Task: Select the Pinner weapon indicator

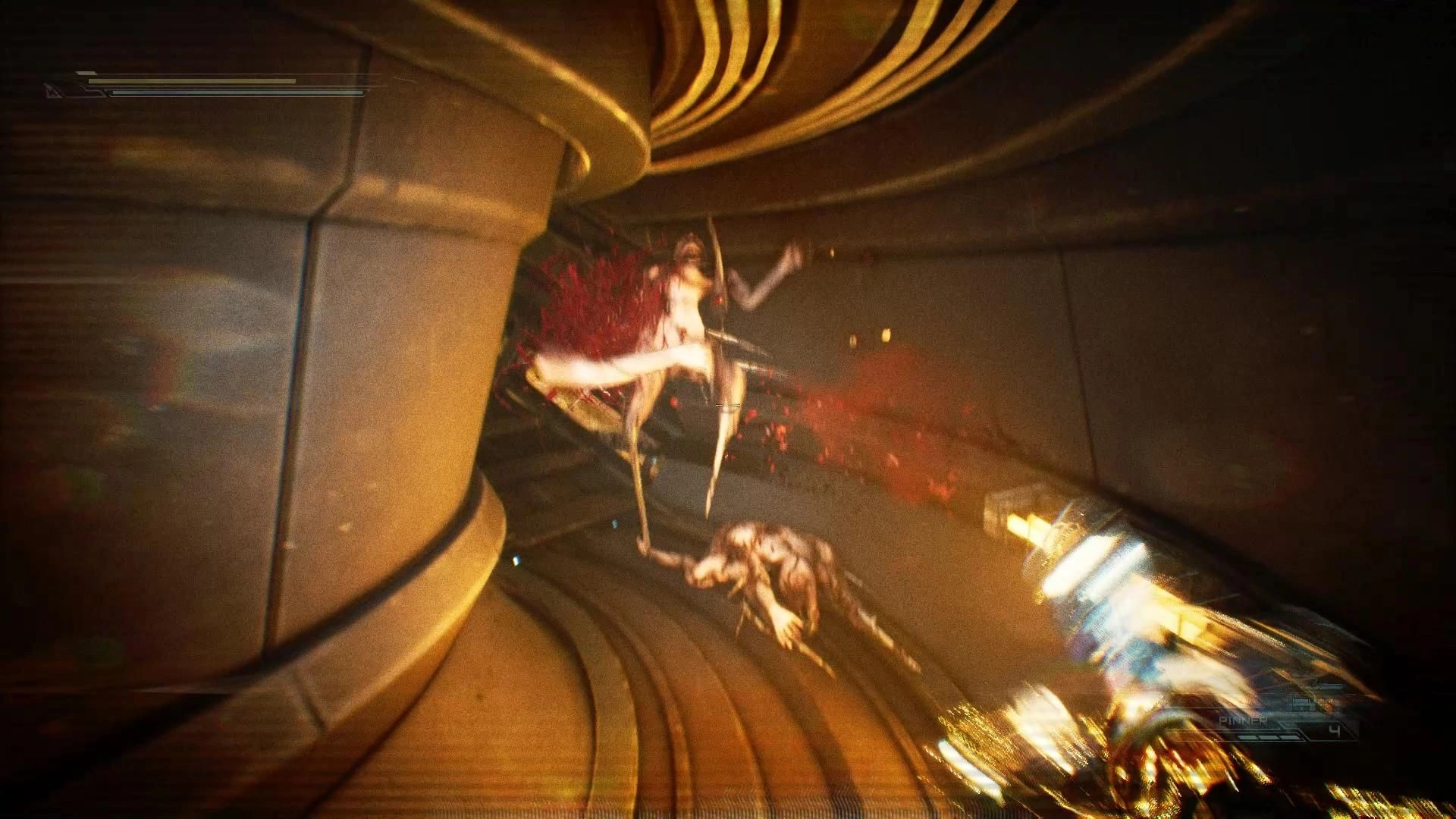Action: pos(1243,720)
